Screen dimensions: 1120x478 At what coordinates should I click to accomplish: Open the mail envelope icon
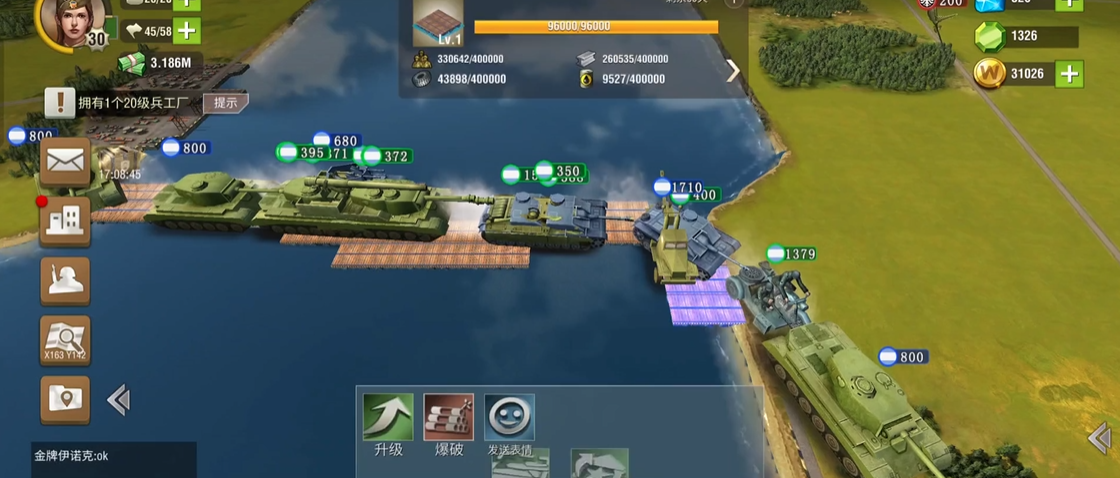point(65,161)
